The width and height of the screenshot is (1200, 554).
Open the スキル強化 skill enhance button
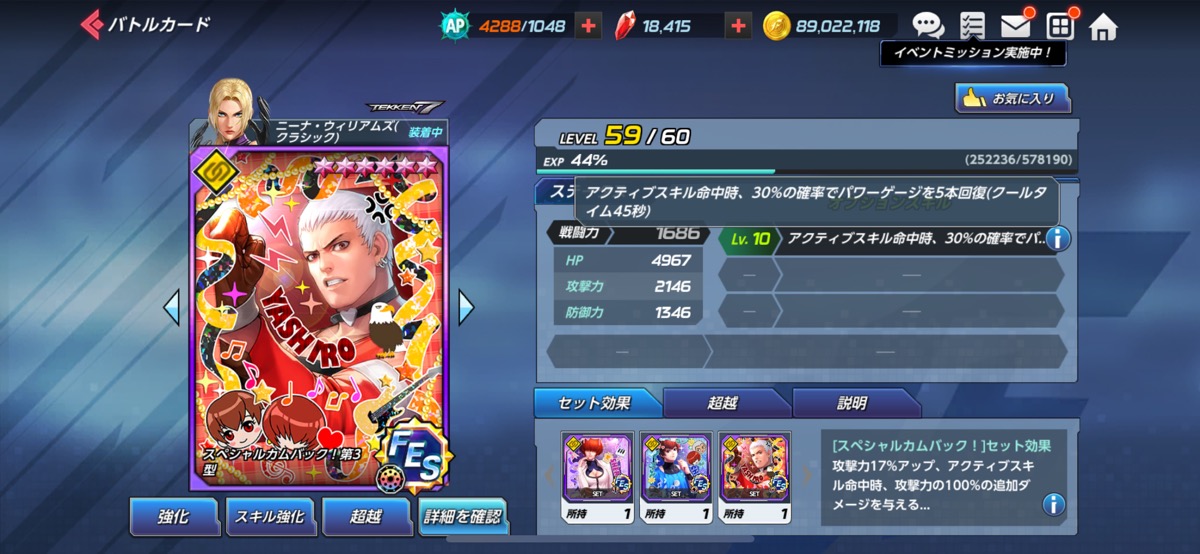click(268, 516)
